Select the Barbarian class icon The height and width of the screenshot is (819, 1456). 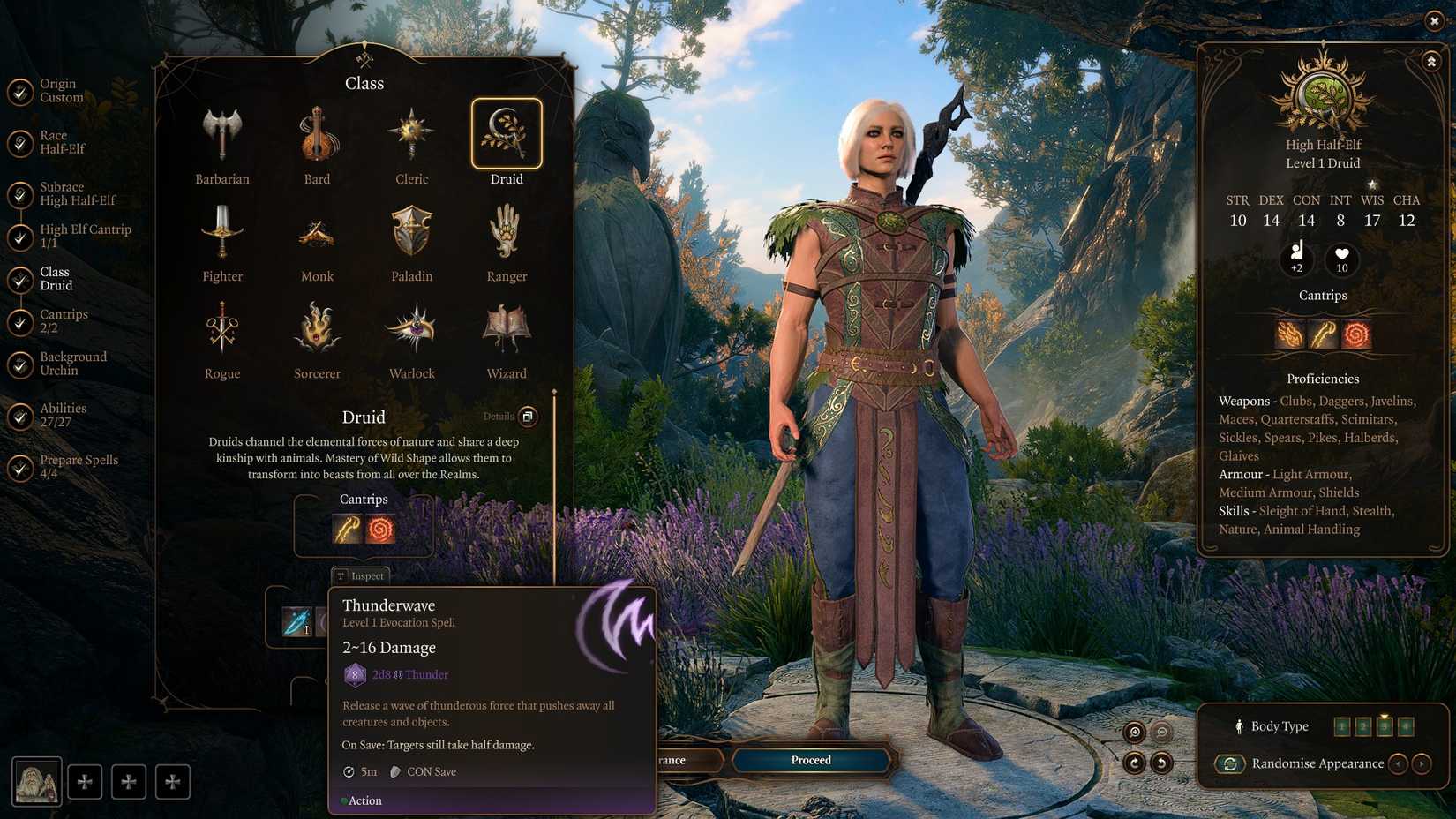coord(222,132)
